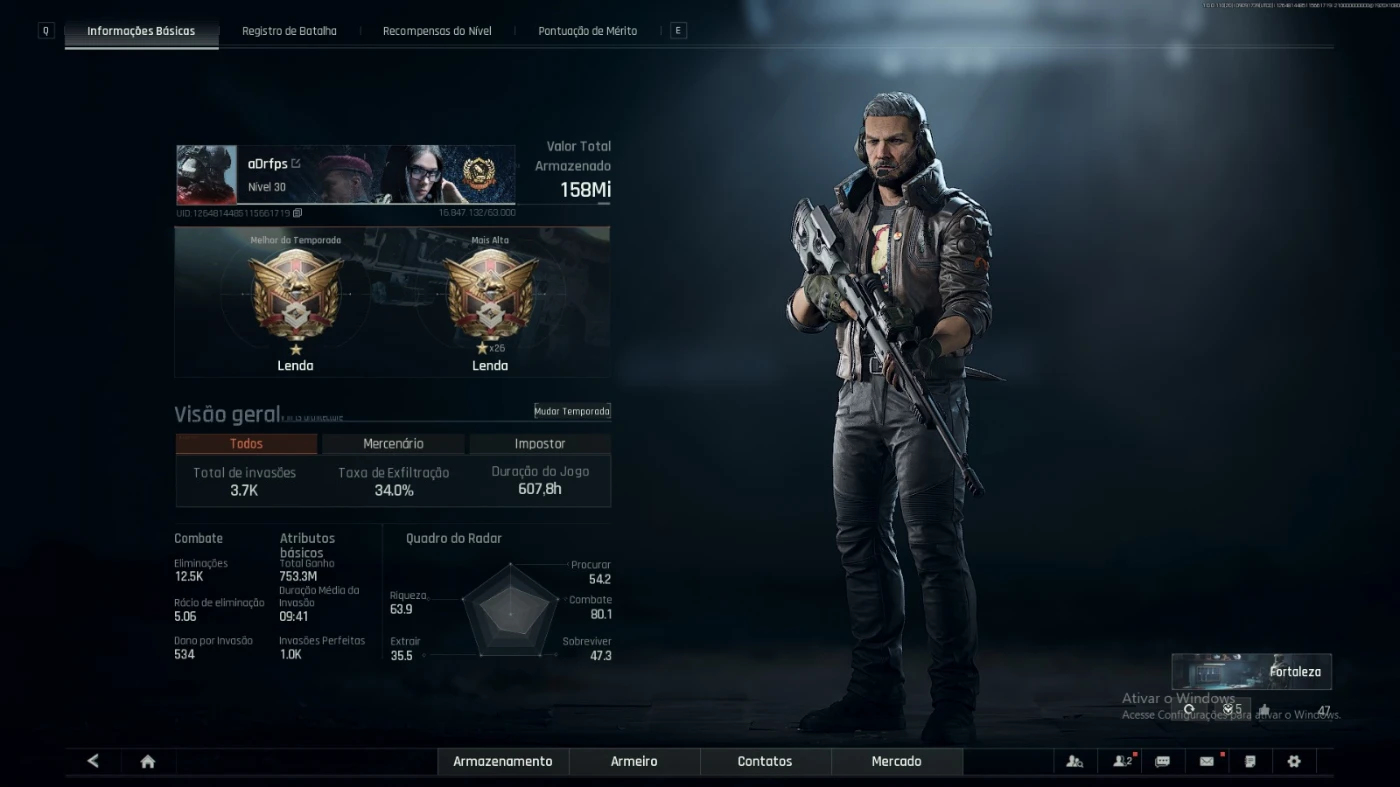Open Armazenamento from the bottom bar

click(502, 761)
